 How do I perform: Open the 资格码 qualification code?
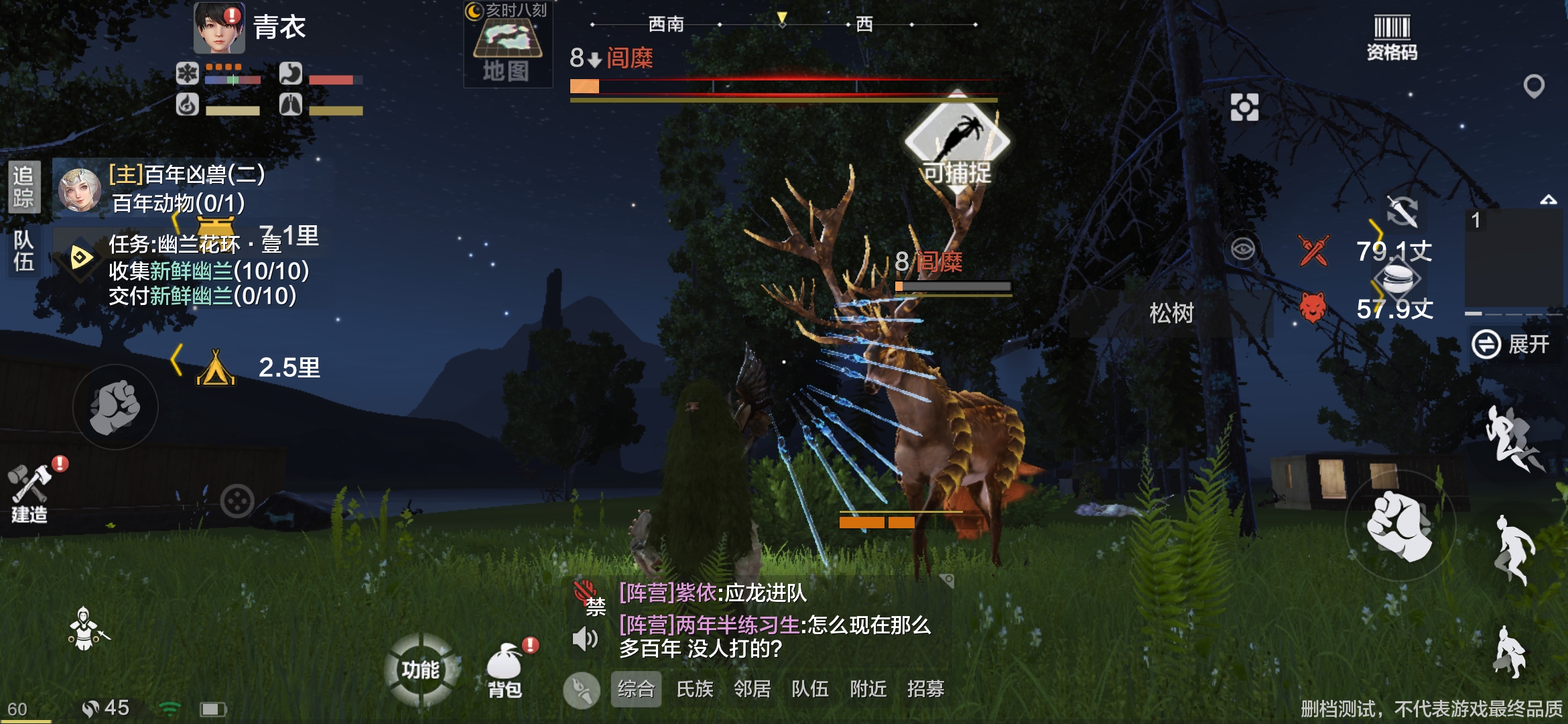[x=1392, y=38]
